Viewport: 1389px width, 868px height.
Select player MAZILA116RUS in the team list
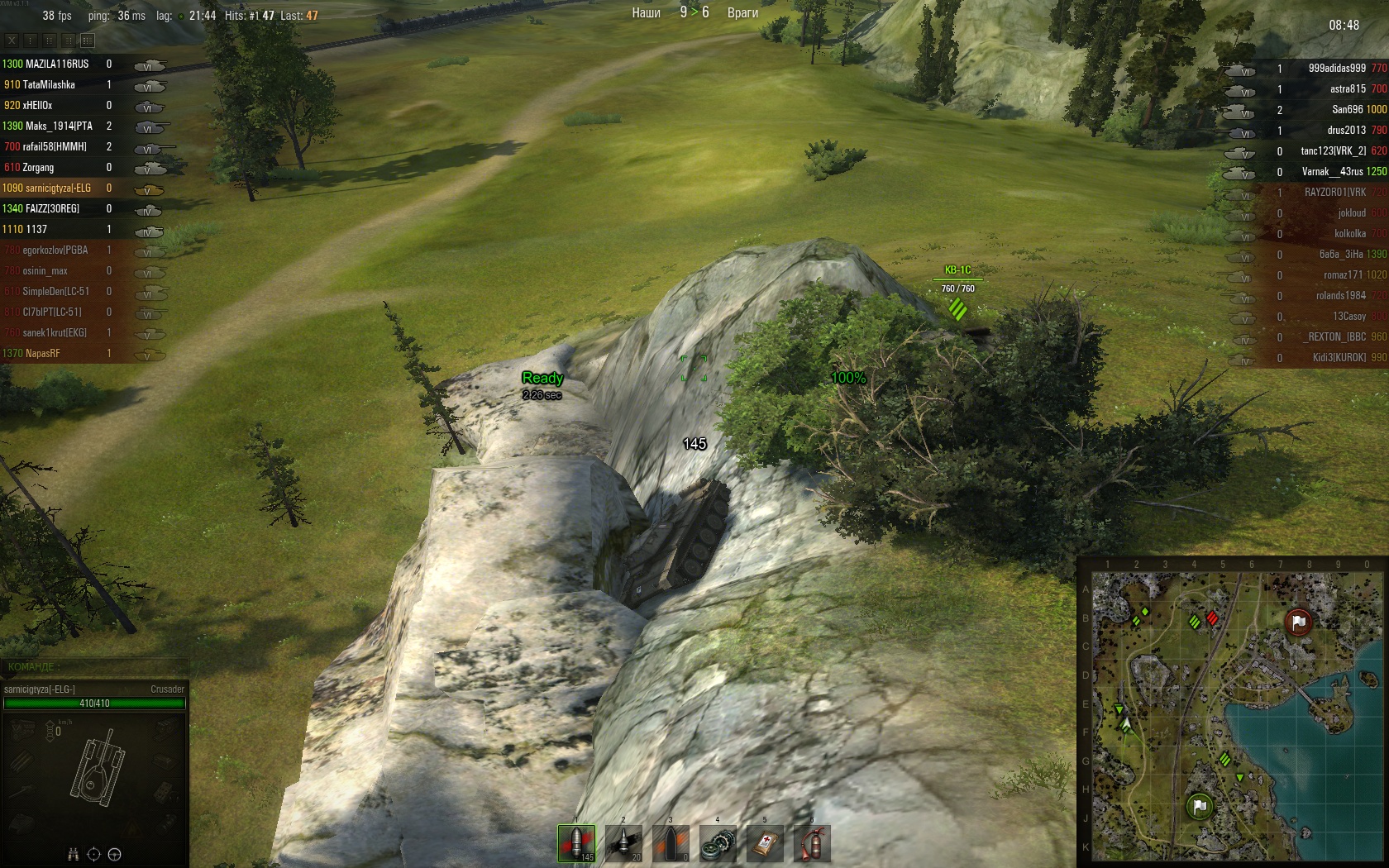tap(56, 64)
